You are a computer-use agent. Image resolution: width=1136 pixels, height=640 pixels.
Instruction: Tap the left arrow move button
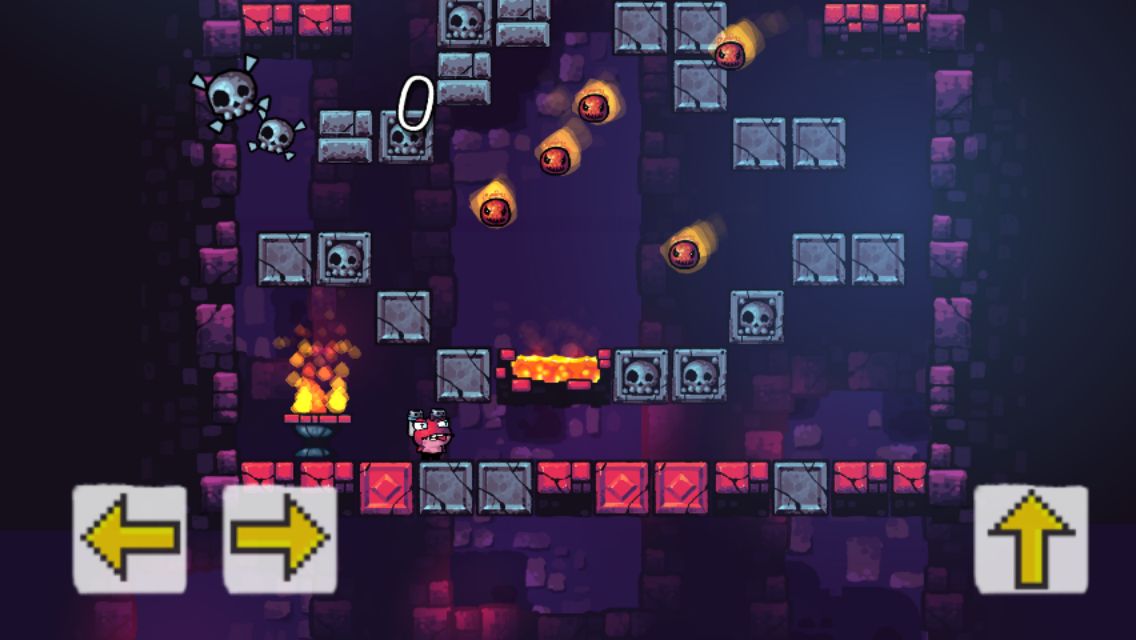point(130,540)
